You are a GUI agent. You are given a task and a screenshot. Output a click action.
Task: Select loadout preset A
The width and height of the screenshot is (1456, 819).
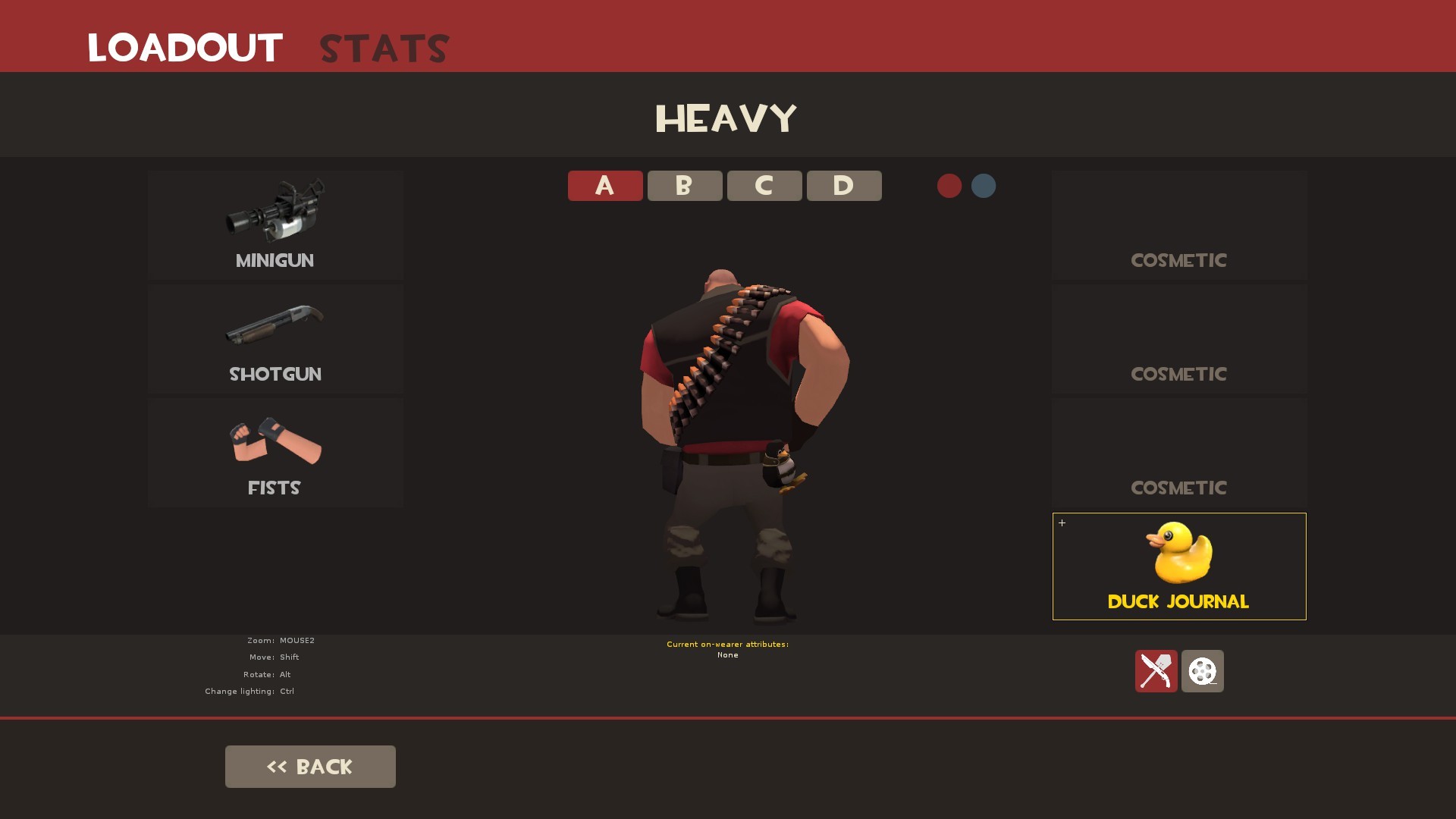pyautogui.click(x=604, y=185)
